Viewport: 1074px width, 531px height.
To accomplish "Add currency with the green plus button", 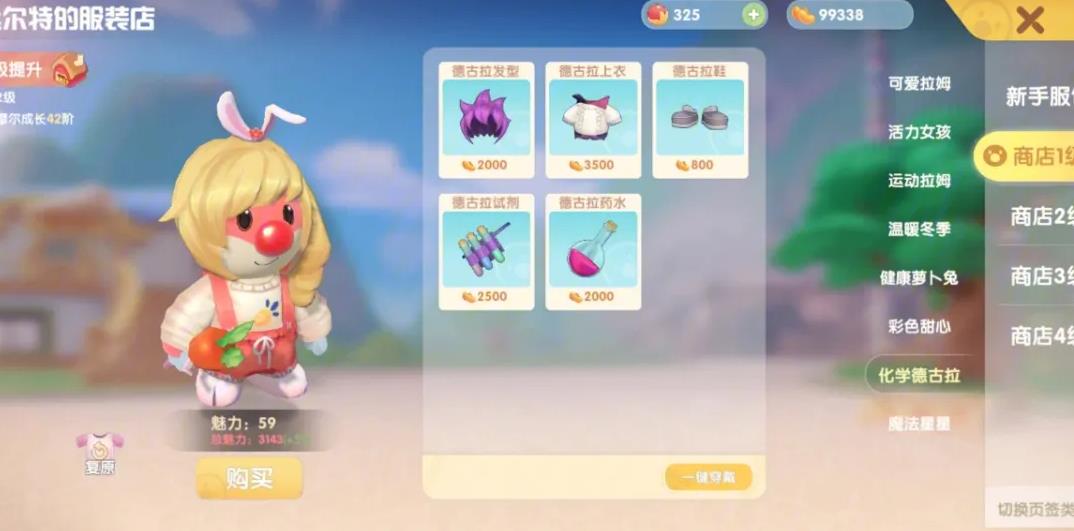I will (753, 15).
